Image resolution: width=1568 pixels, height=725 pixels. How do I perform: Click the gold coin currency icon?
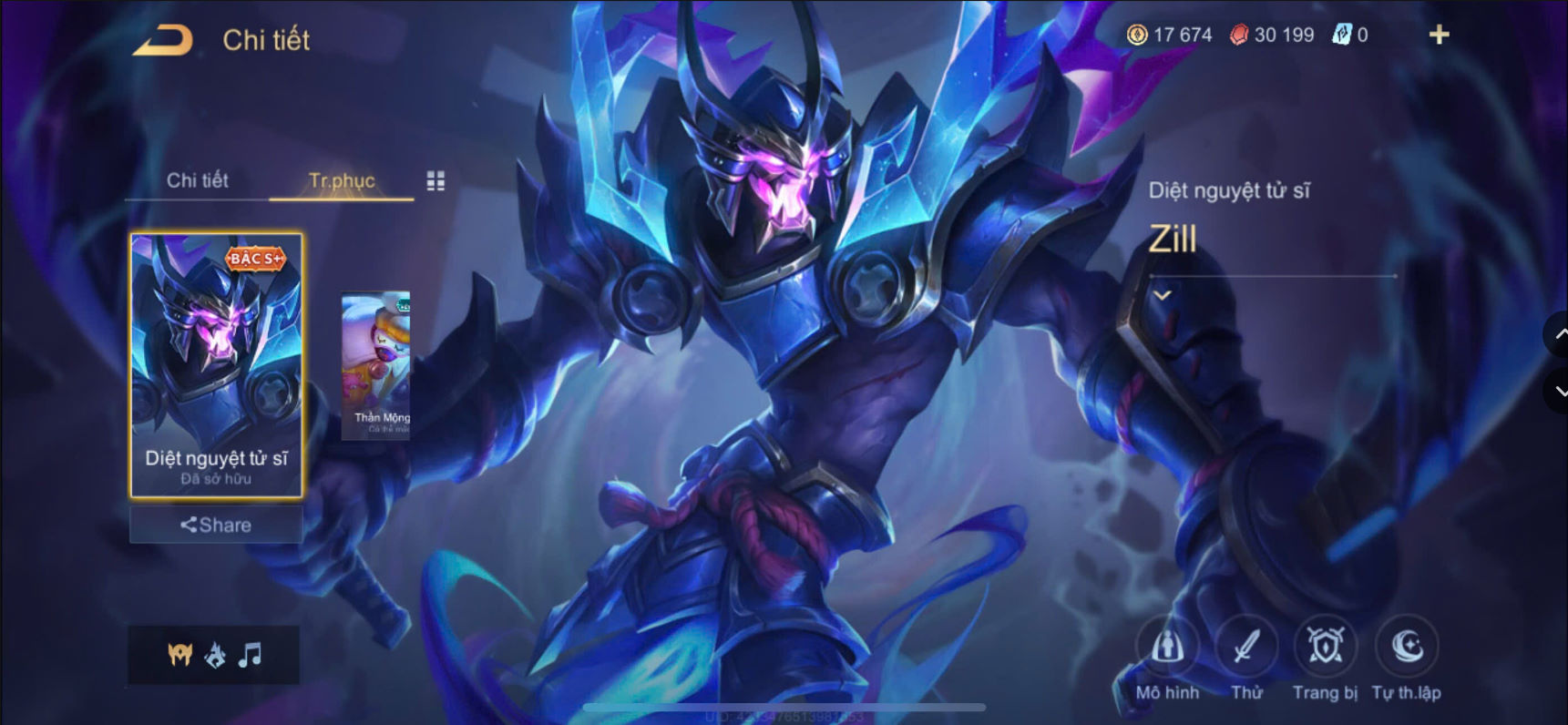point(1137,35)
